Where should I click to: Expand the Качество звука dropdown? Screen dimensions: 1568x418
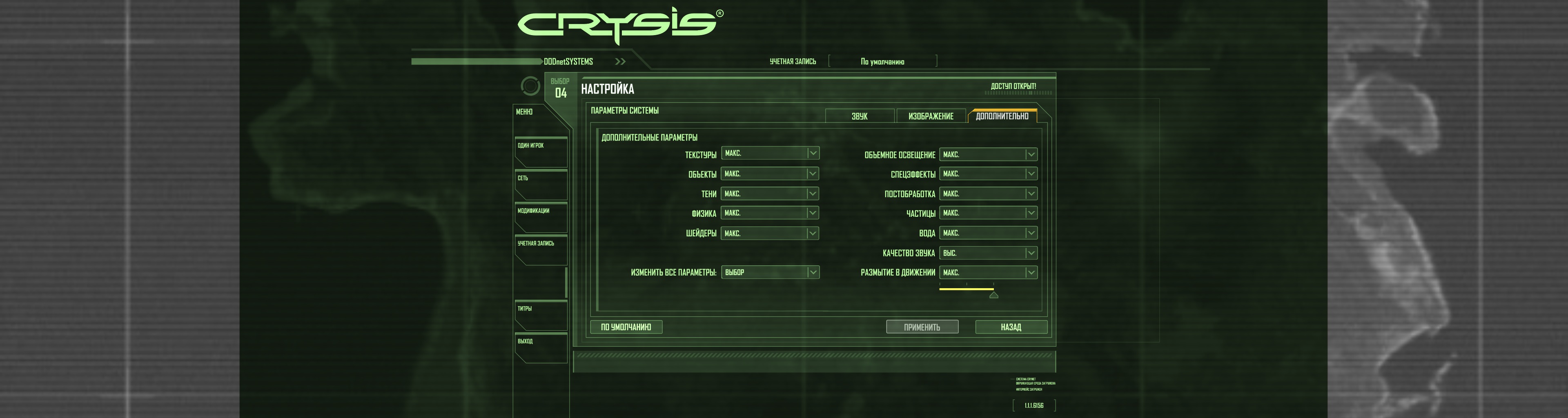pyautogui.click(x=988, y=253)
